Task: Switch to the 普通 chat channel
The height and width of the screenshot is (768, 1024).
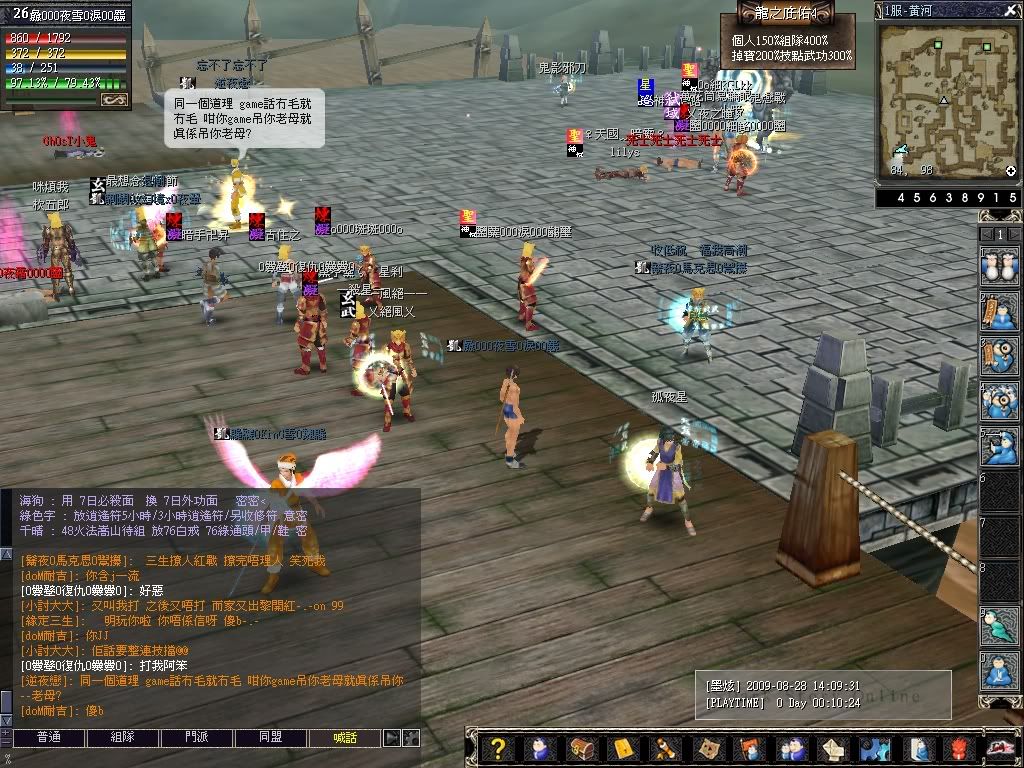Action: 49,738
